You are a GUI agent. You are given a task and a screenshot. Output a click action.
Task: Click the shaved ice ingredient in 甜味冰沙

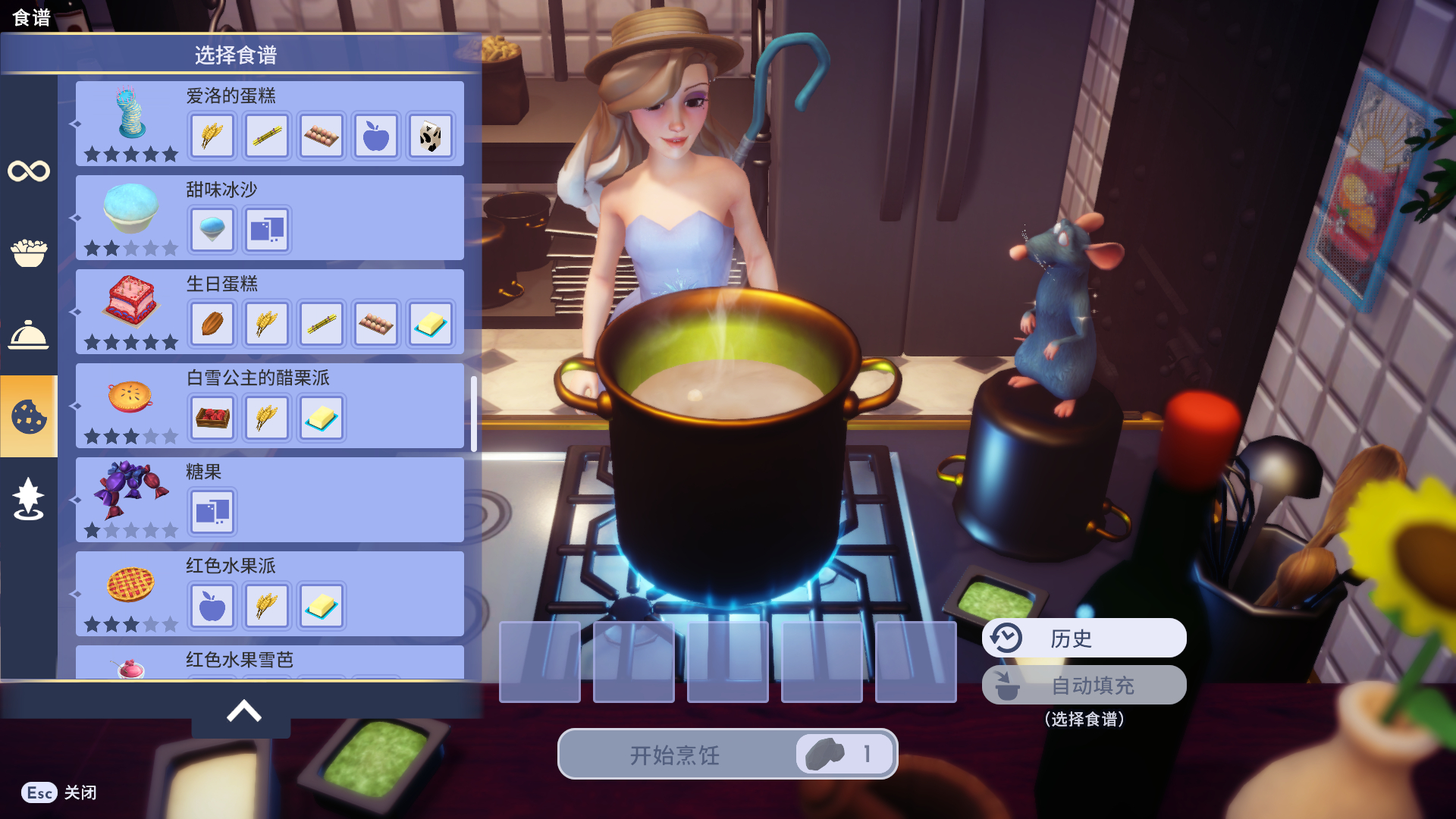[x=212, y=230]
